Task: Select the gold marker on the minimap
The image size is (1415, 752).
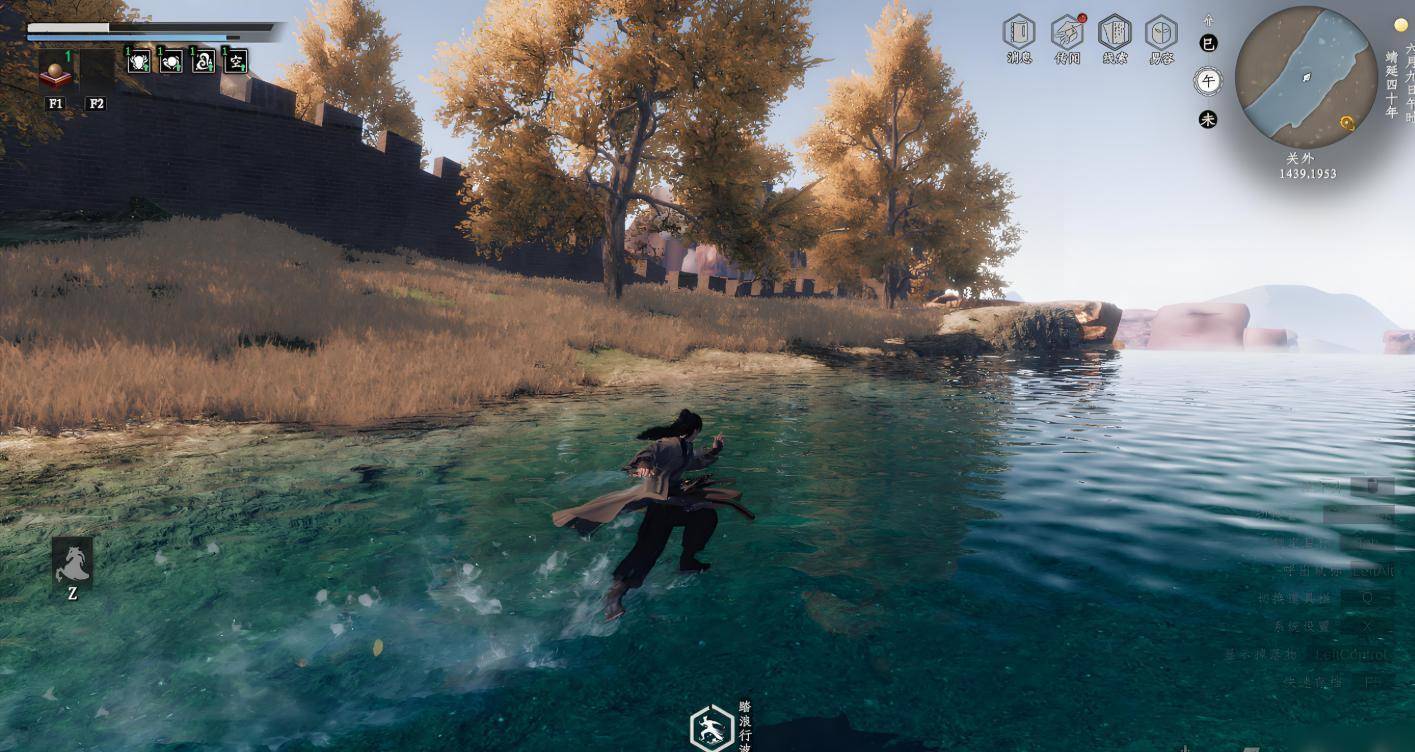Action: (1347, 123)
